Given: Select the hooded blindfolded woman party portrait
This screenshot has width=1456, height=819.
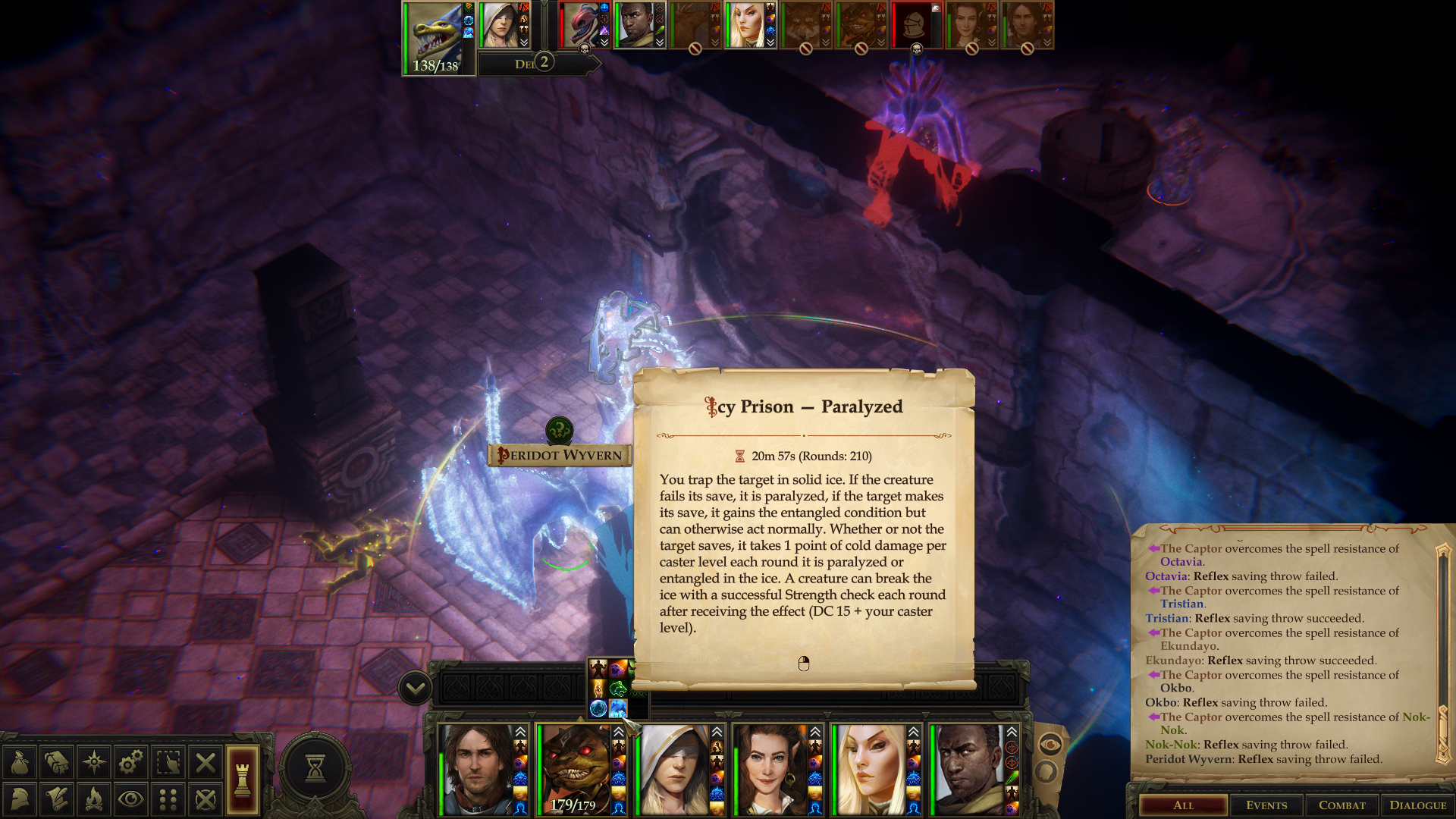Looking at the screenshot, I should [x=673, y=769].
